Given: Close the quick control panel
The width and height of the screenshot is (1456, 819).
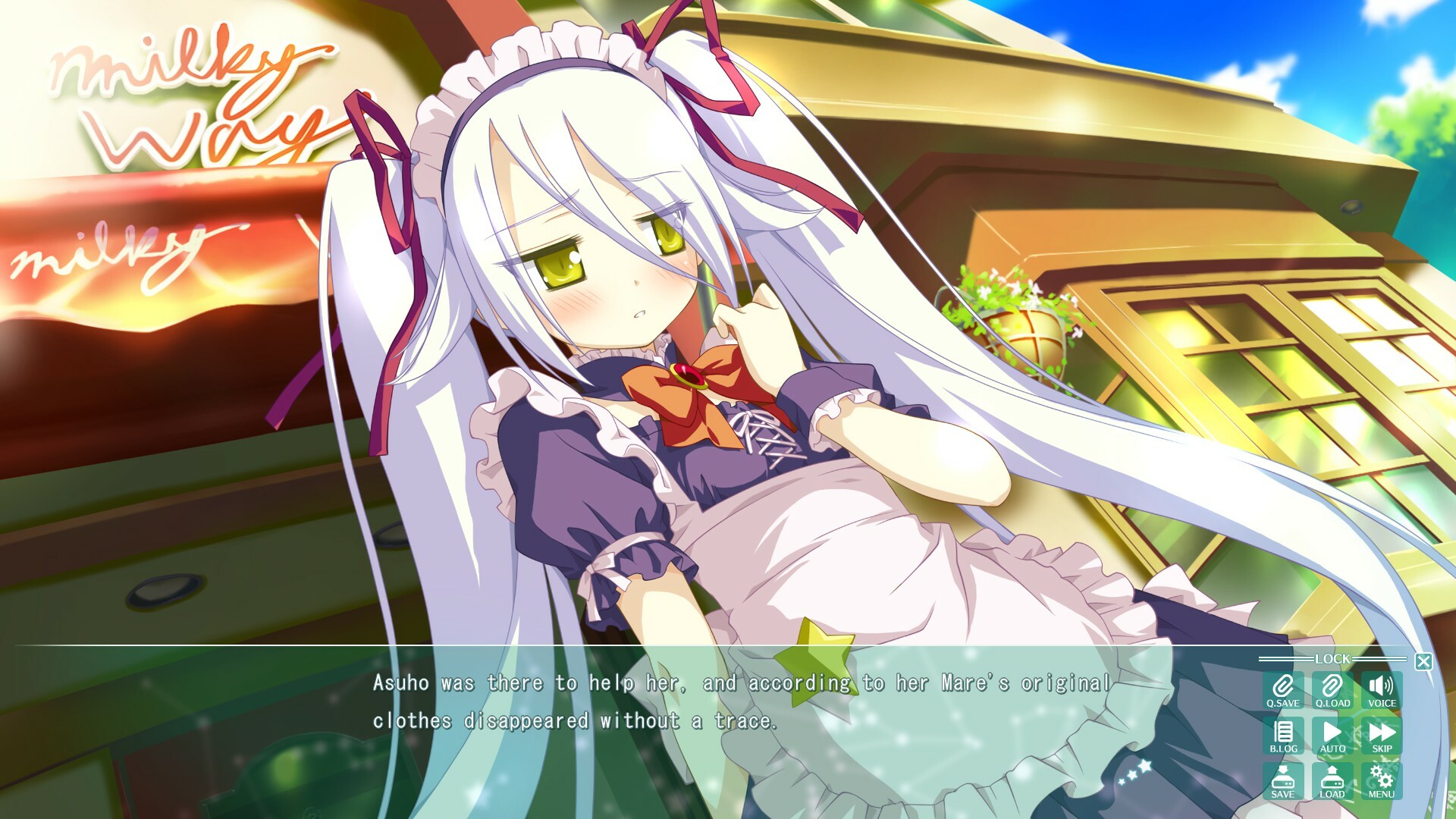Looking at the screenshot, I should (1423, 660).
